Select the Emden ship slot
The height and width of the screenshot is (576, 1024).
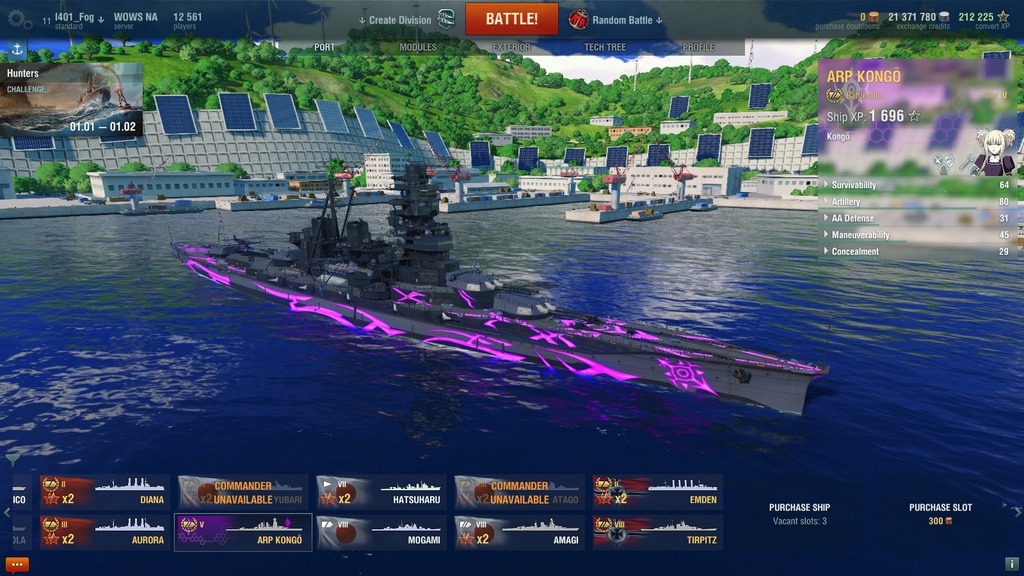click(x=657, y=492)
